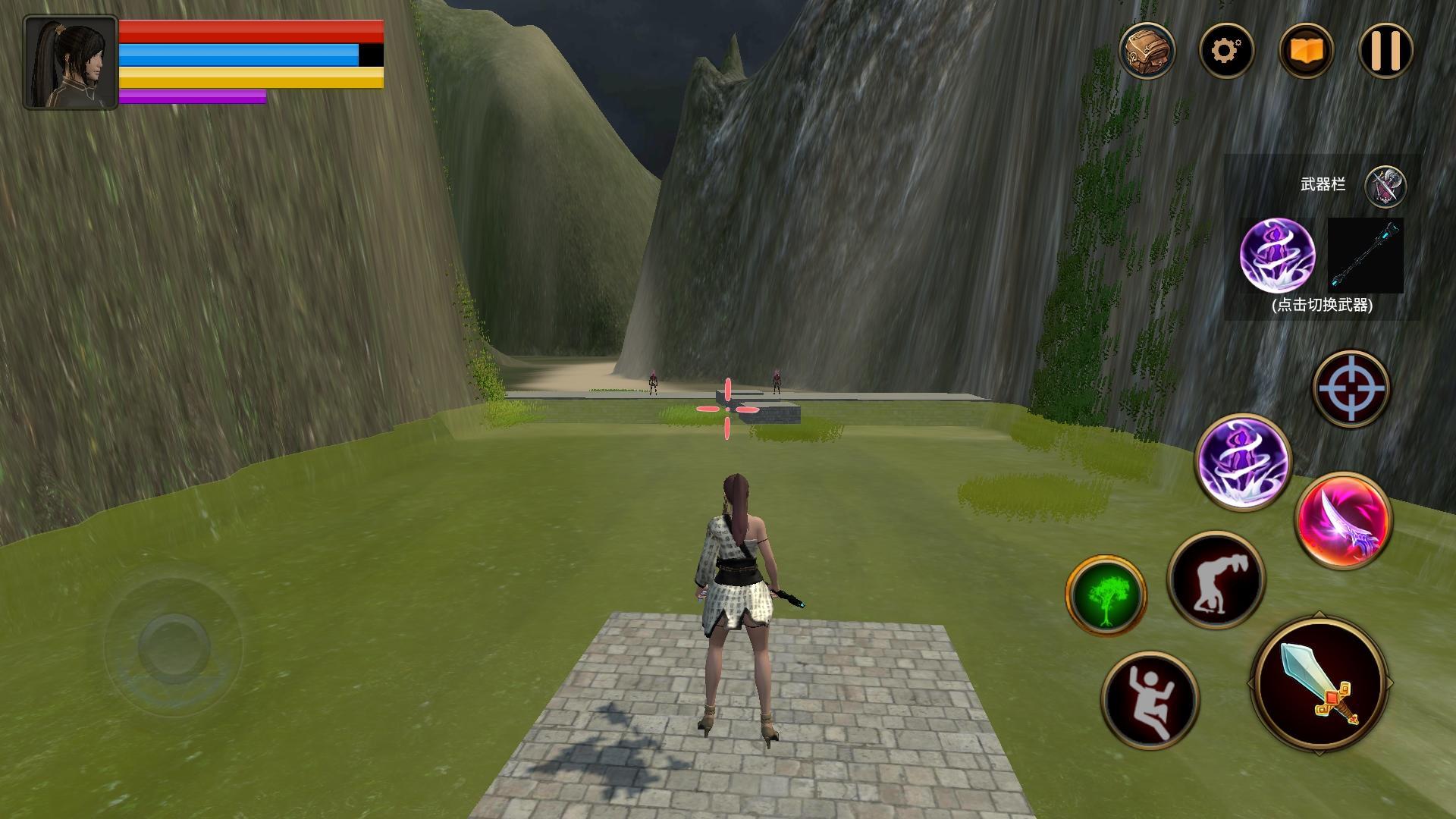The width and height of the screenshot is (1456, 819).
Task: Activate the crosshair target lock button
Action: (1351, 388)
